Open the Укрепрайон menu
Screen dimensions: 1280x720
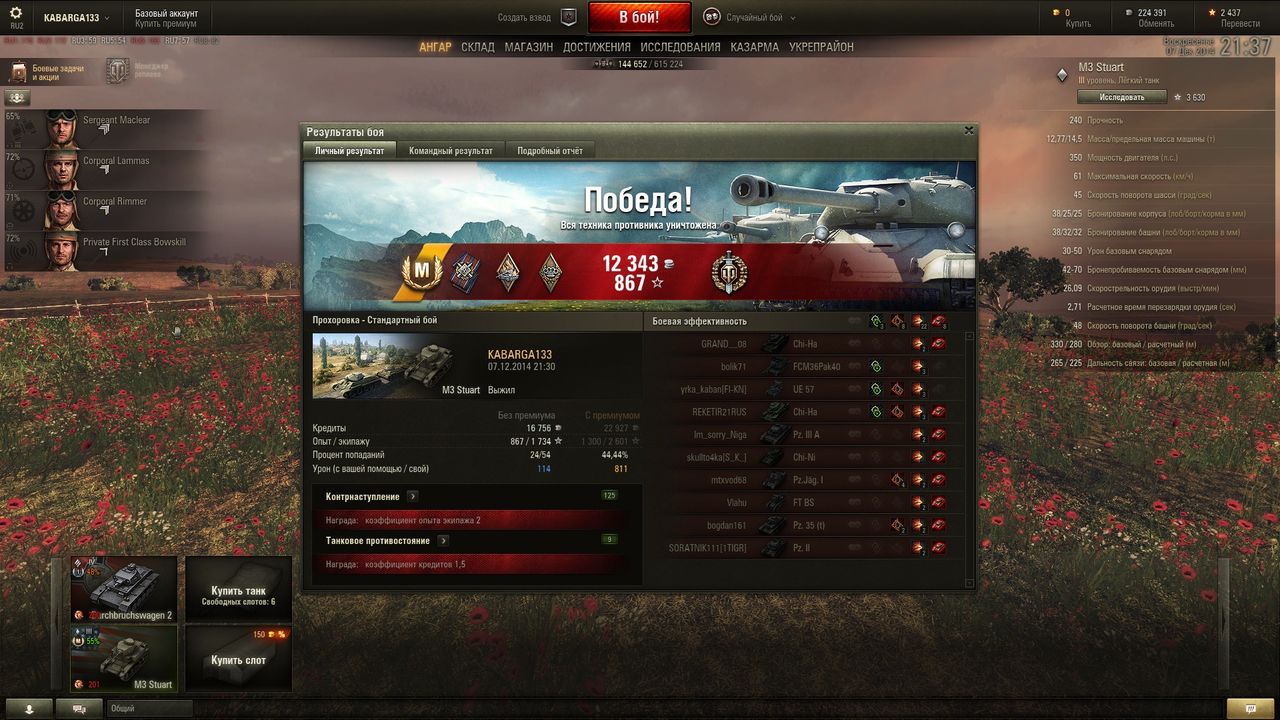[821, 47]
